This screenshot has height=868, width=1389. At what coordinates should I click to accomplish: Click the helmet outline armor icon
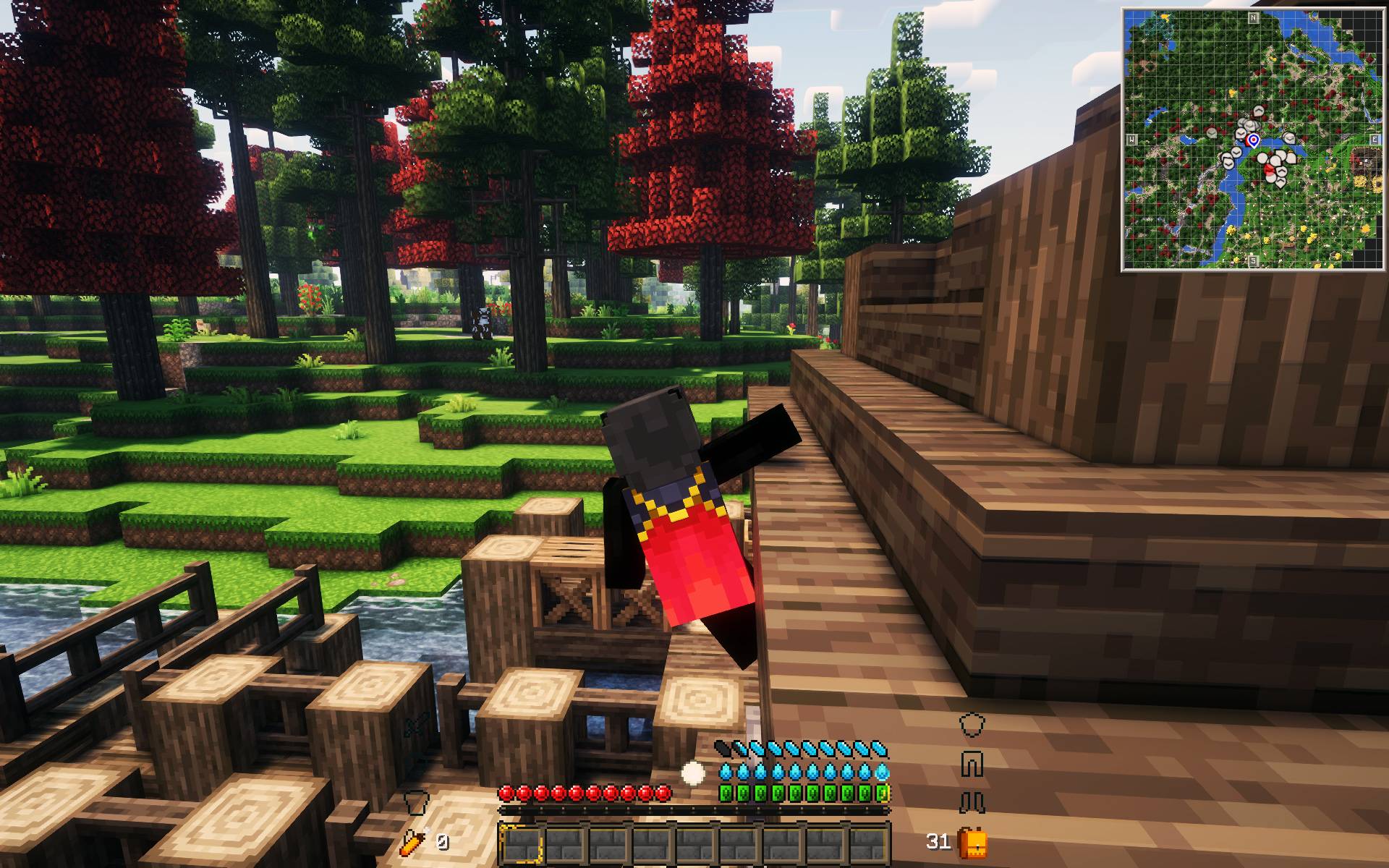[x=971, y=725]
